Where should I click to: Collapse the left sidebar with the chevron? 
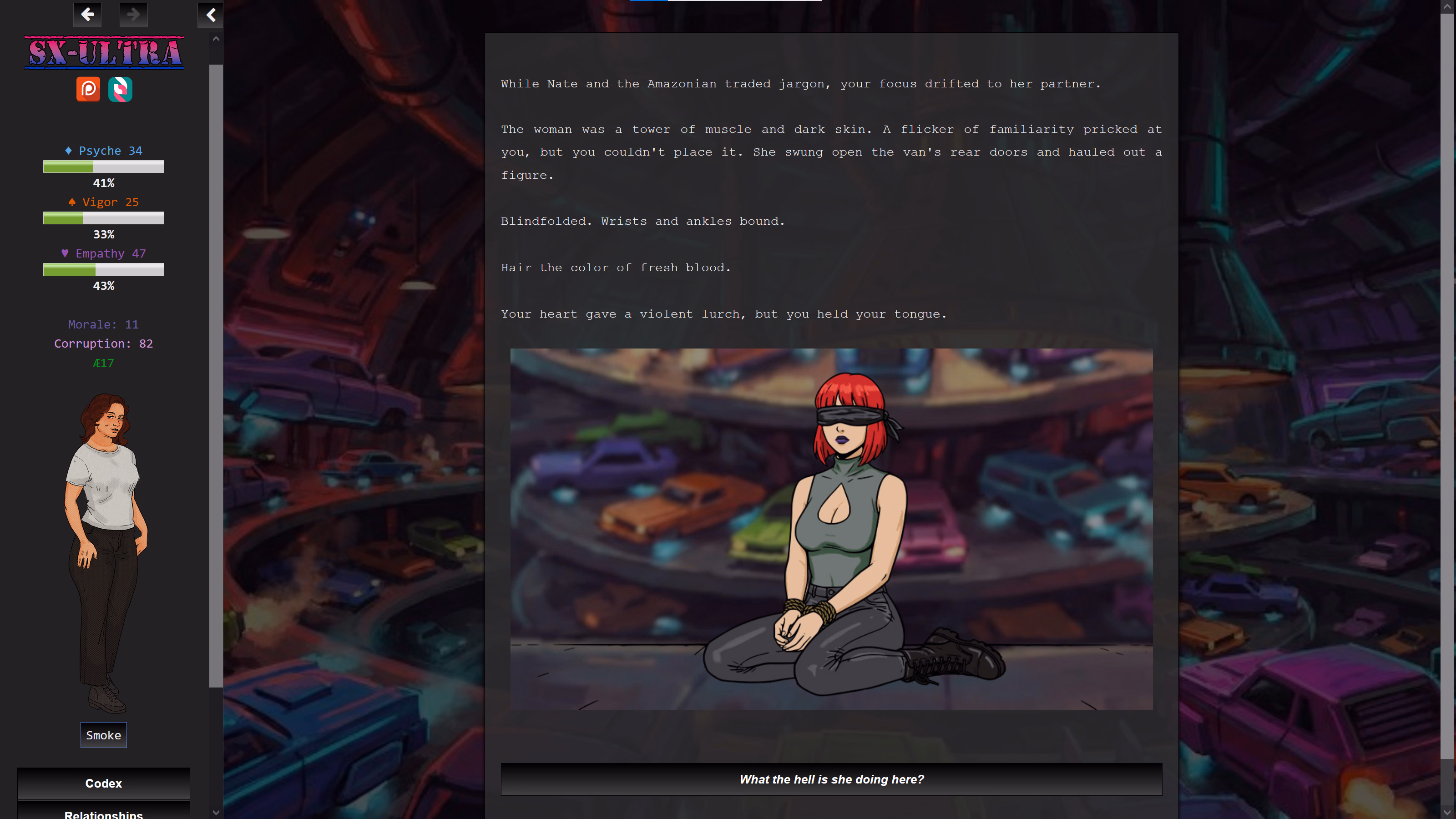(210, 15)
